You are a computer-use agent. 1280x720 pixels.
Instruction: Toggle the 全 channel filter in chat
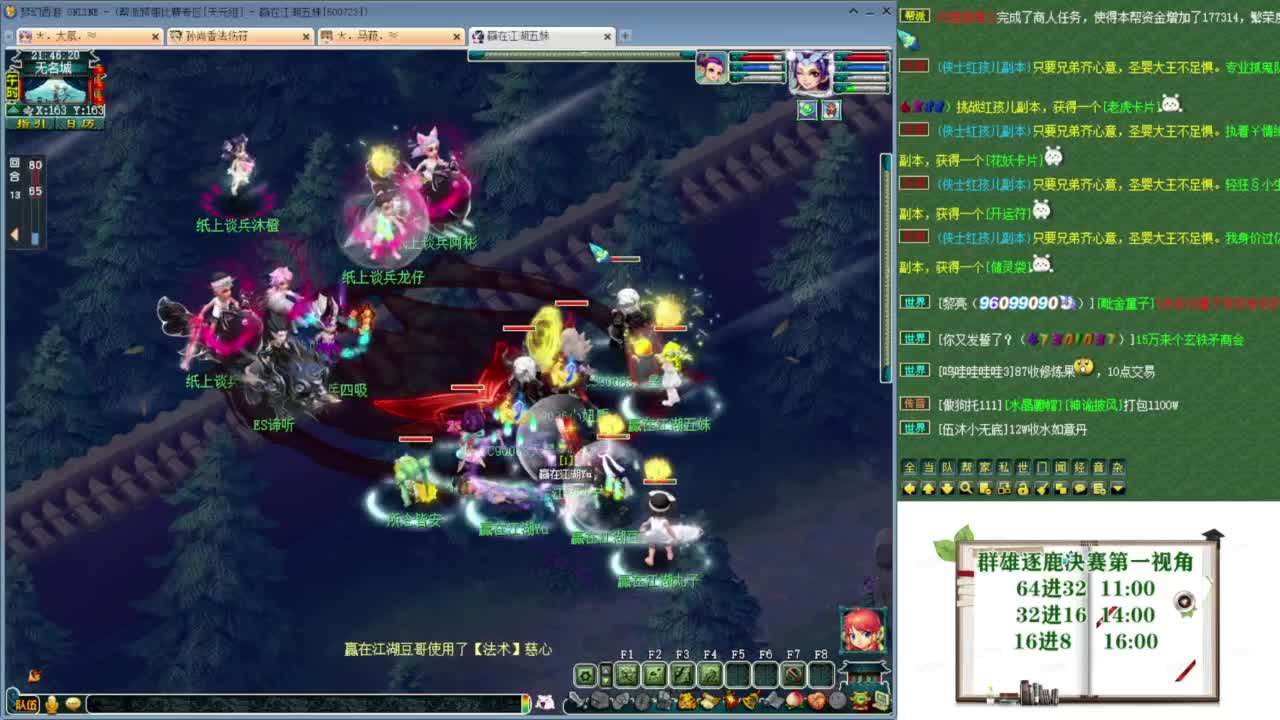(x=909, y=467)
